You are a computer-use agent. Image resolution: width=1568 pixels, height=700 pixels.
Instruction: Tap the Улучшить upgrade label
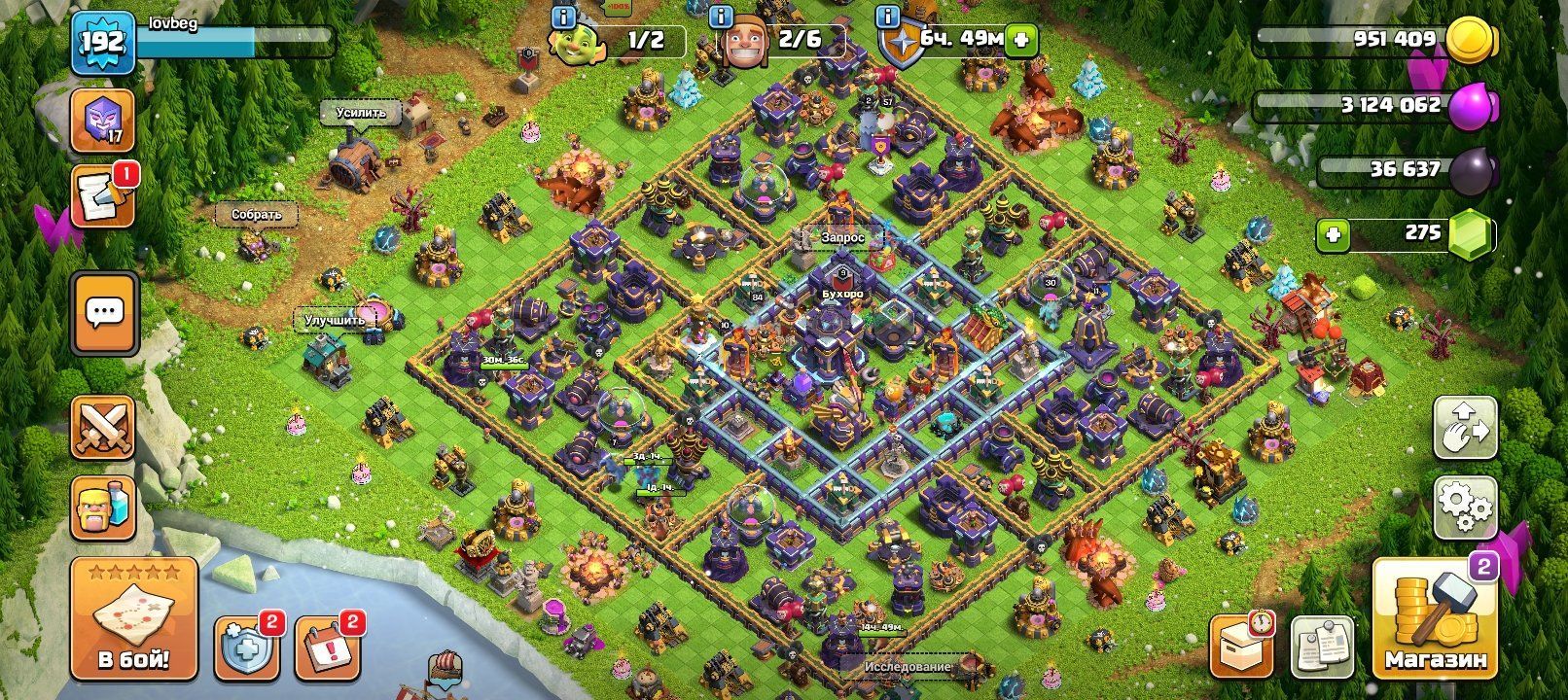[336, 320]
